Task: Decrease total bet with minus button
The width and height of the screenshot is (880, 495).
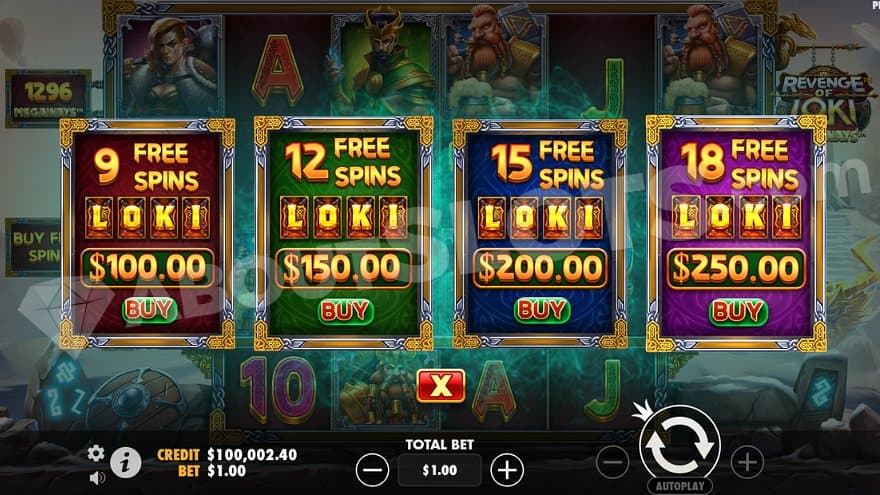Action: (372, 469)
